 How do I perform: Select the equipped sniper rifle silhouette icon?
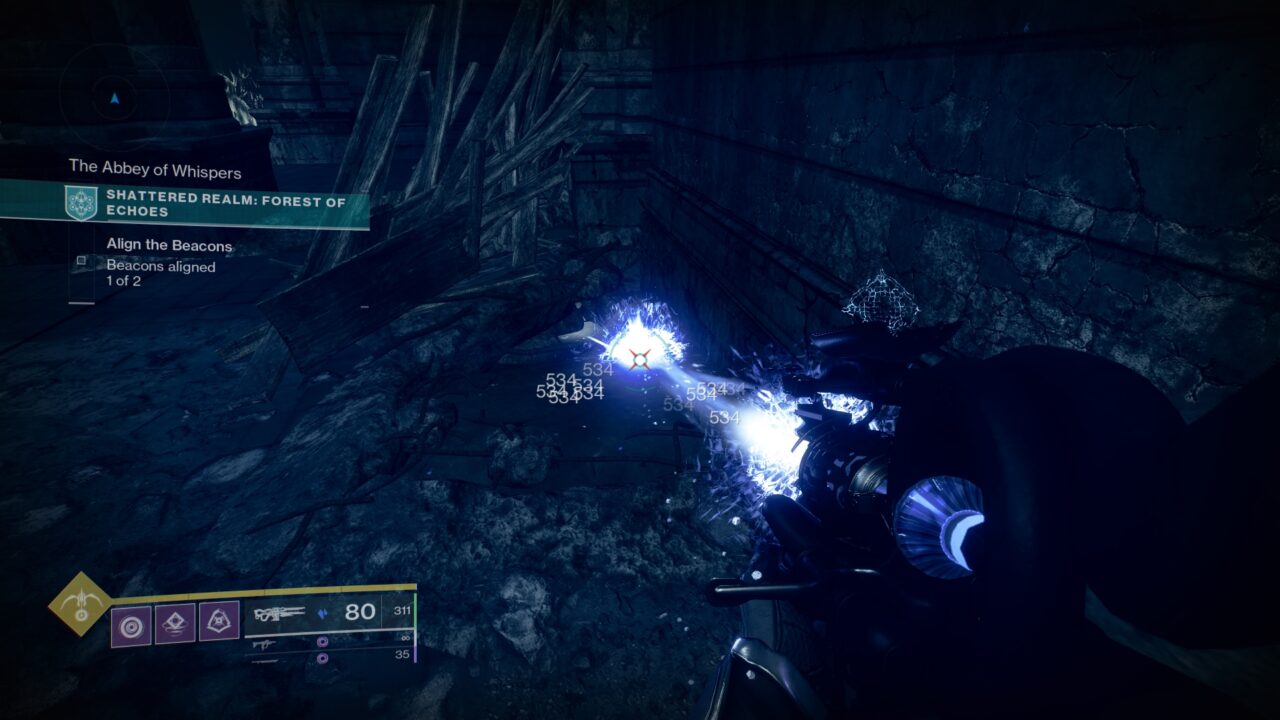(281, 612)
